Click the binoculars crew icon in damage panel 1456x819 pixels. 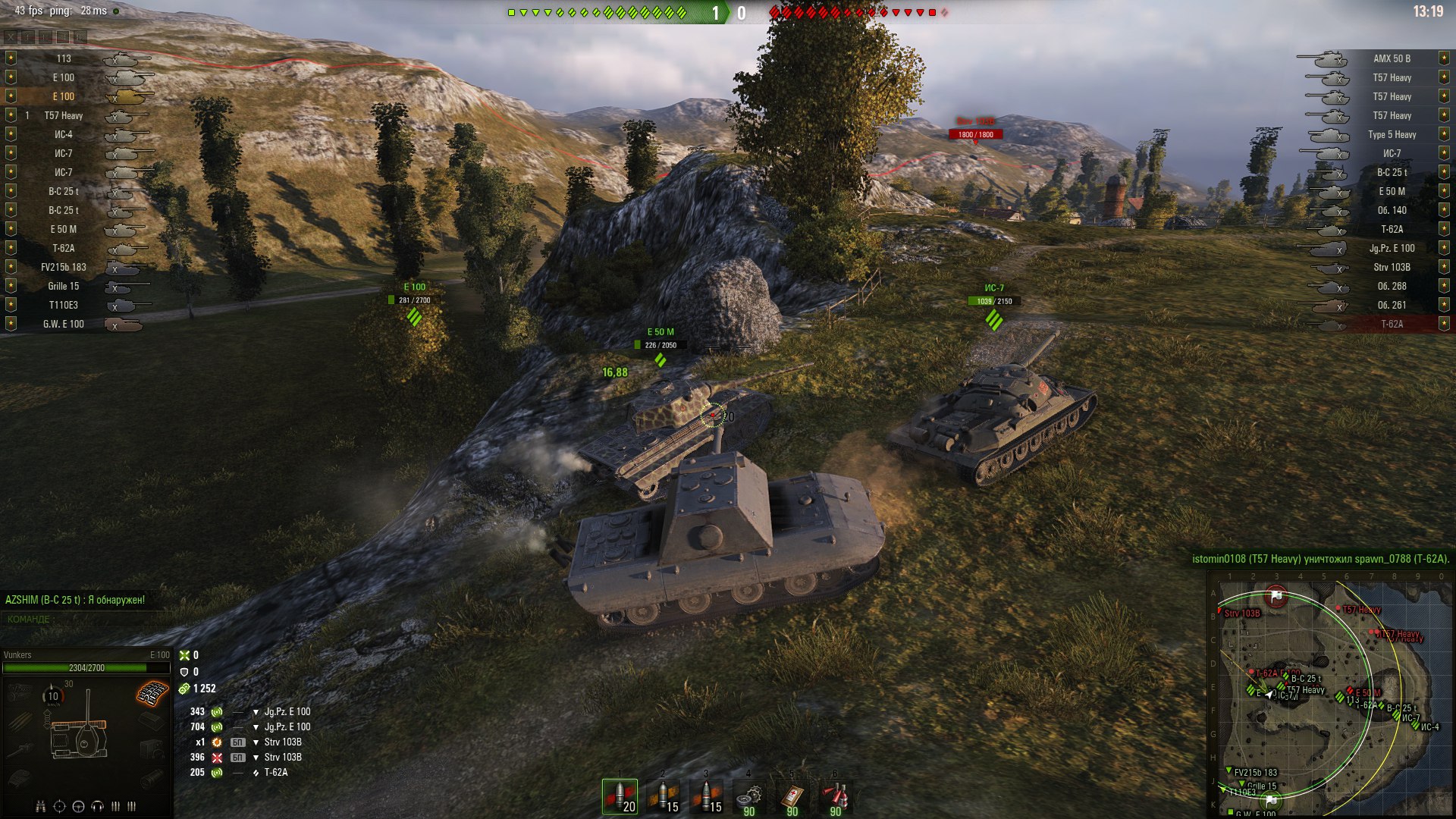click(x=41, y=806)
